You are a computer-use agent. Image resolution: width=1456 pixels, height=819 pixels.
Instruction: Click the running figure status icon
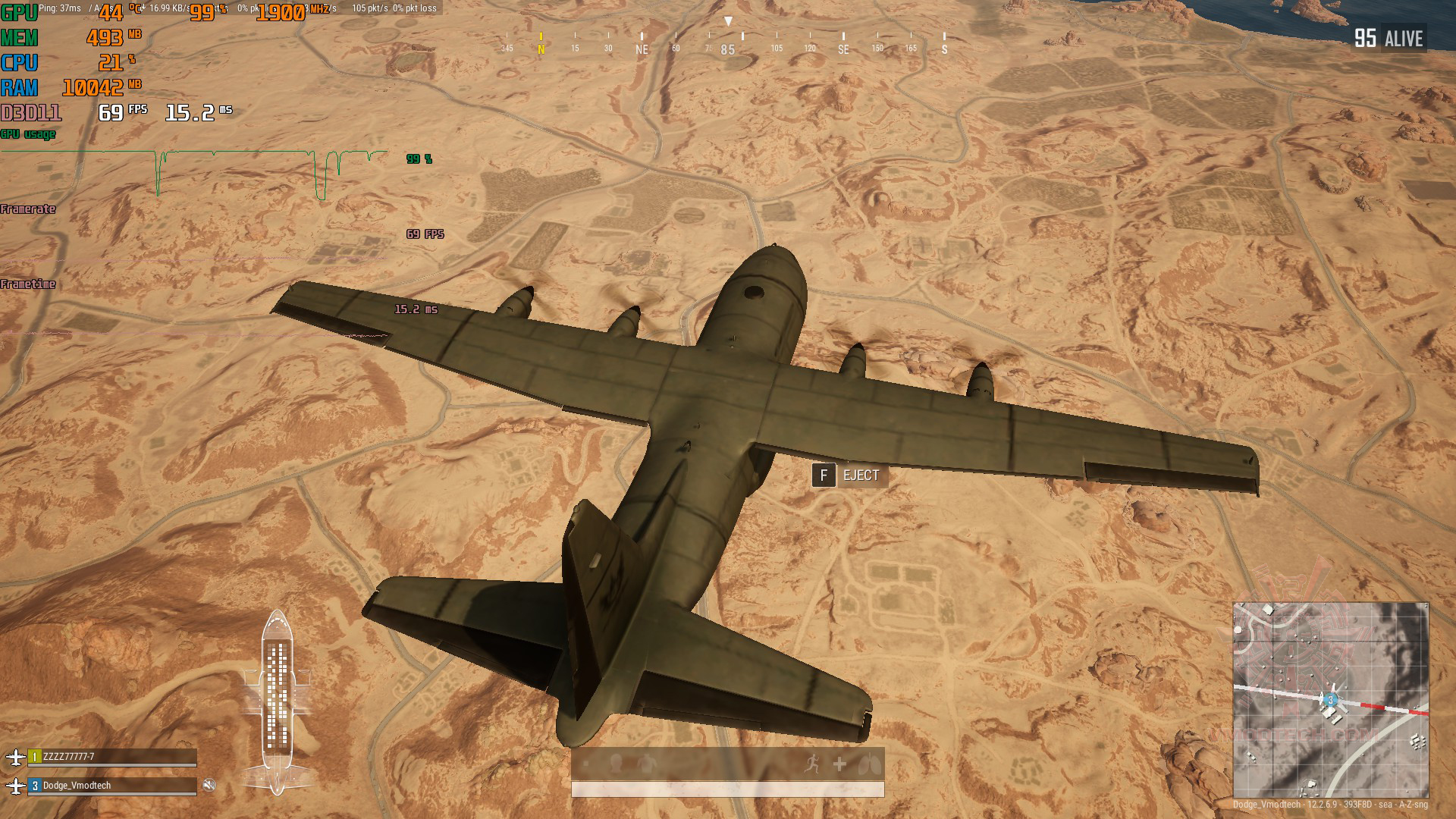[813, 764]
